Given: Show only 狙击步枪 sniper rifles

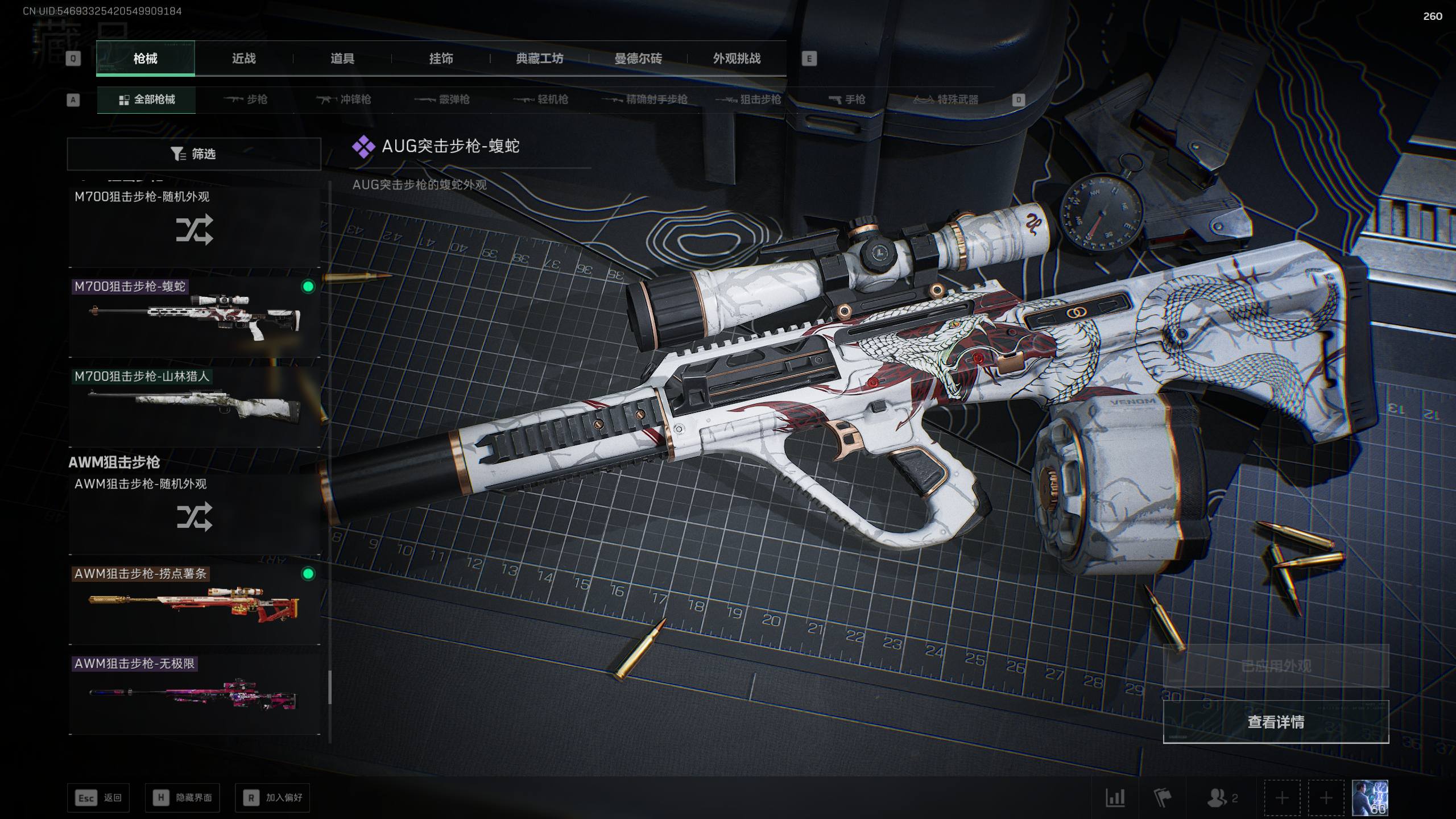Looking at the screenshot, I should pyautogui.click(x=748, y=100).
